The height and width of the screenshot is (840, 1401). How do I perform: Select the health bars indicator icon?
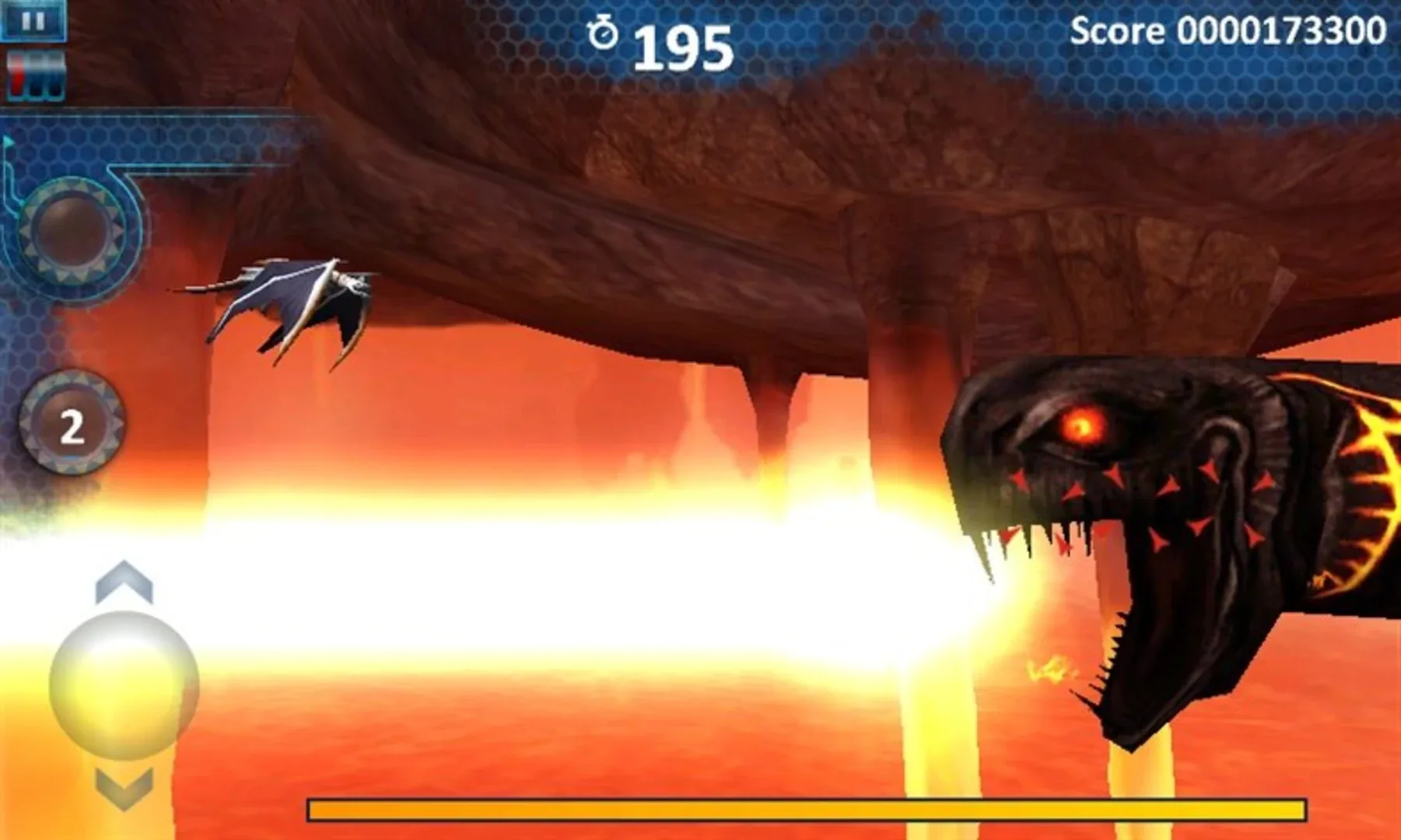click(x=35, y=74)
